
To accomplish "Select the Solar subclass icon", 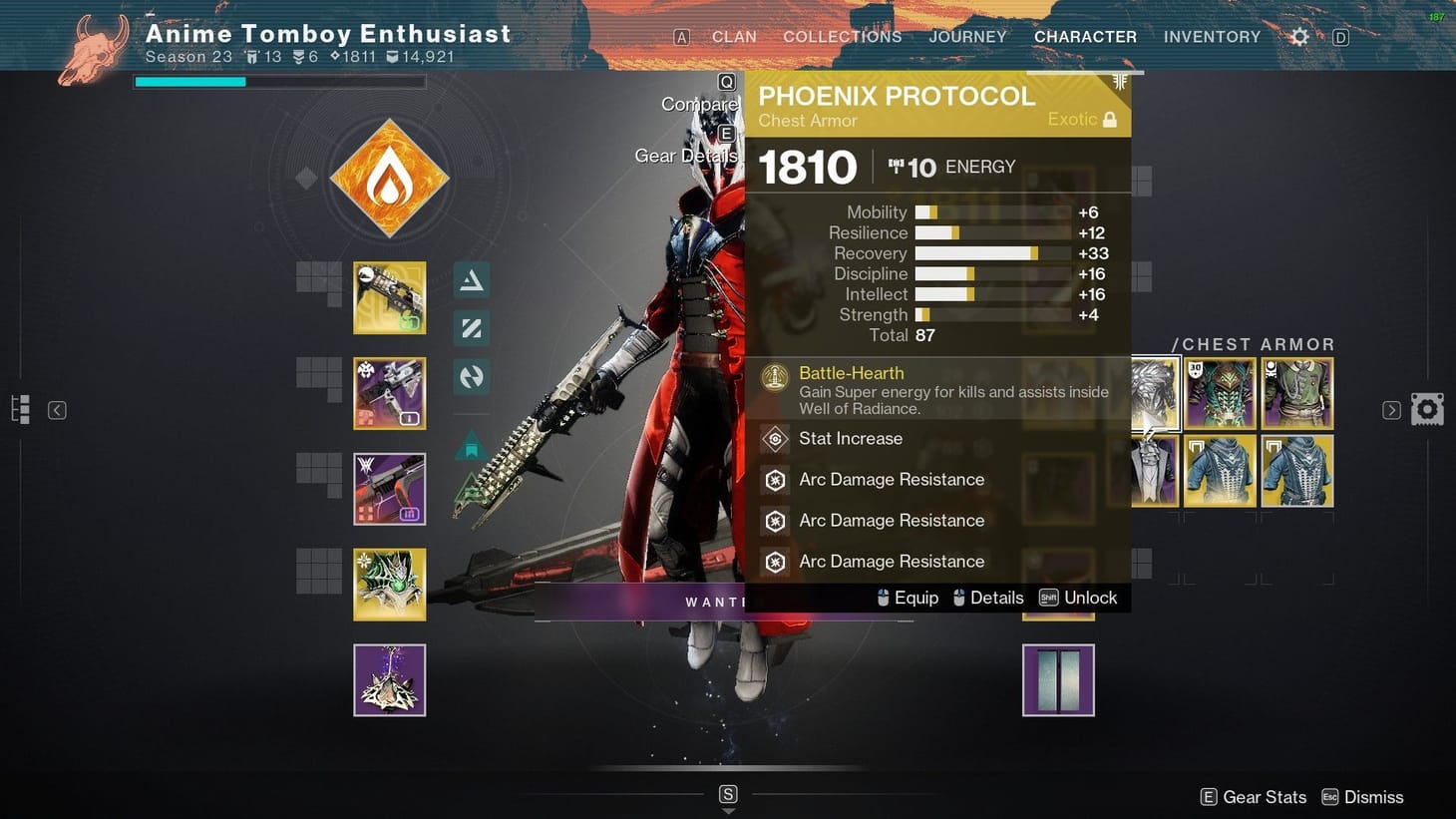I will tap(389, 178).
